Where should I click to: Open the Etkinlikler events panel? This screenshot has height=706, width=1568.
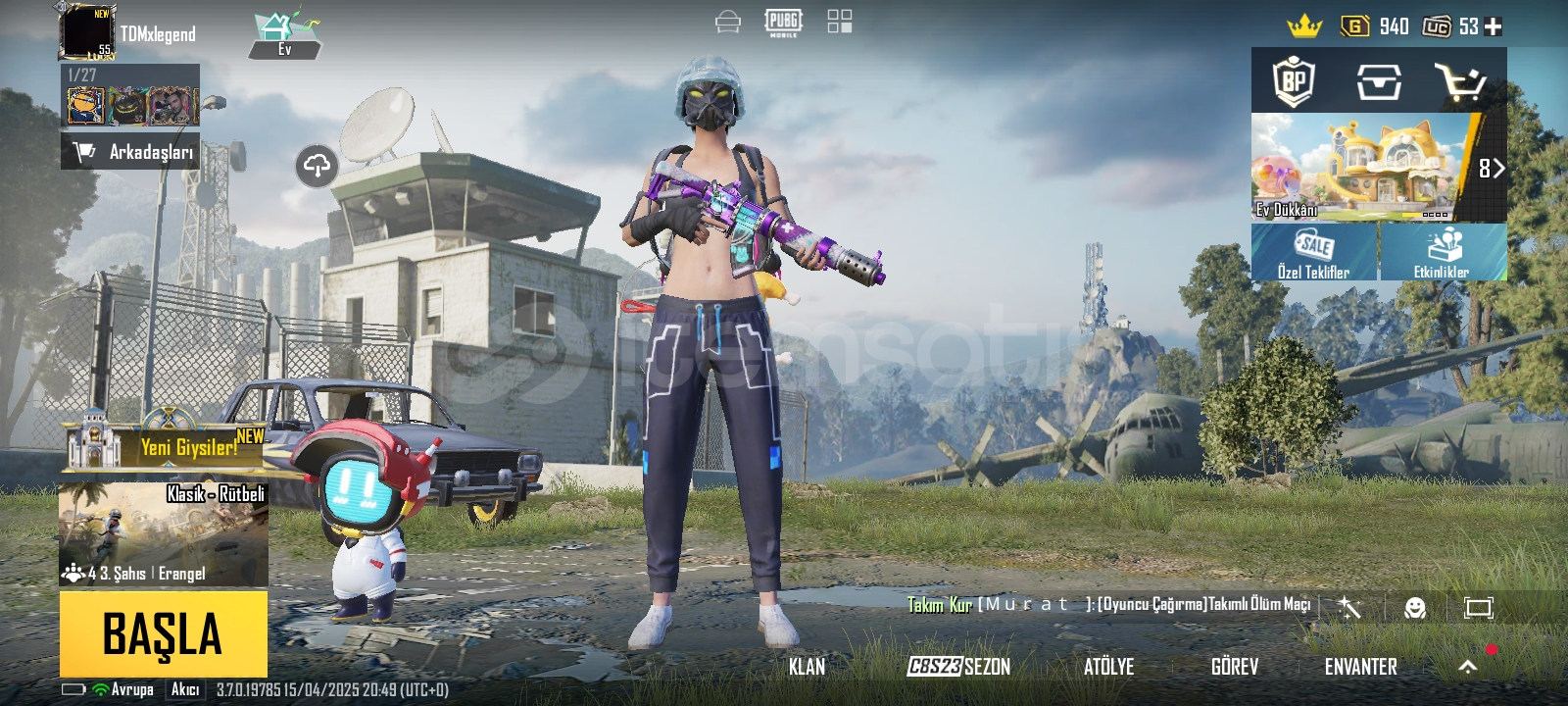tap(1443, 252)
